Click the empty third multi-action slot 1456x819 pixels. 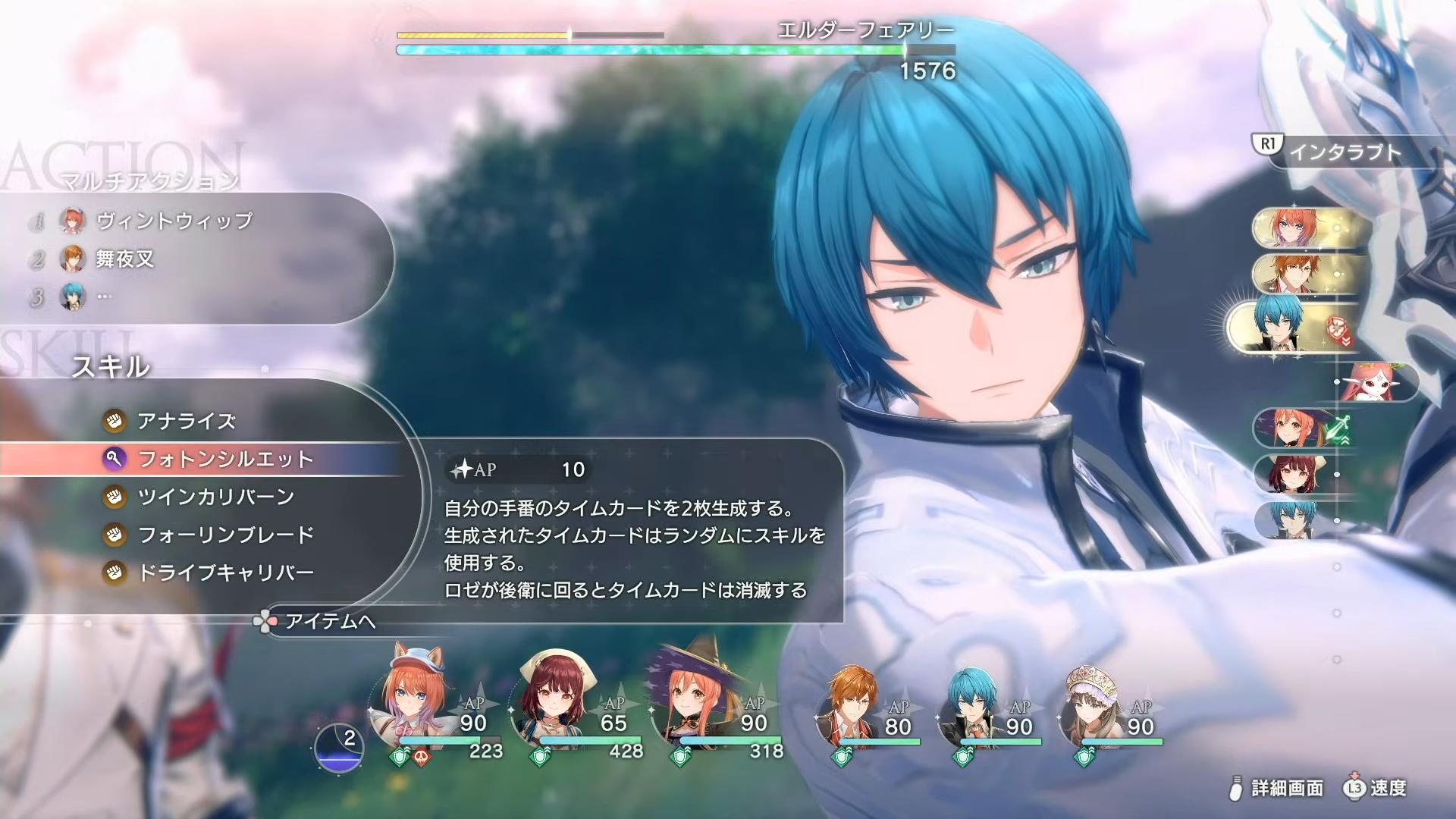pos(104,297)
